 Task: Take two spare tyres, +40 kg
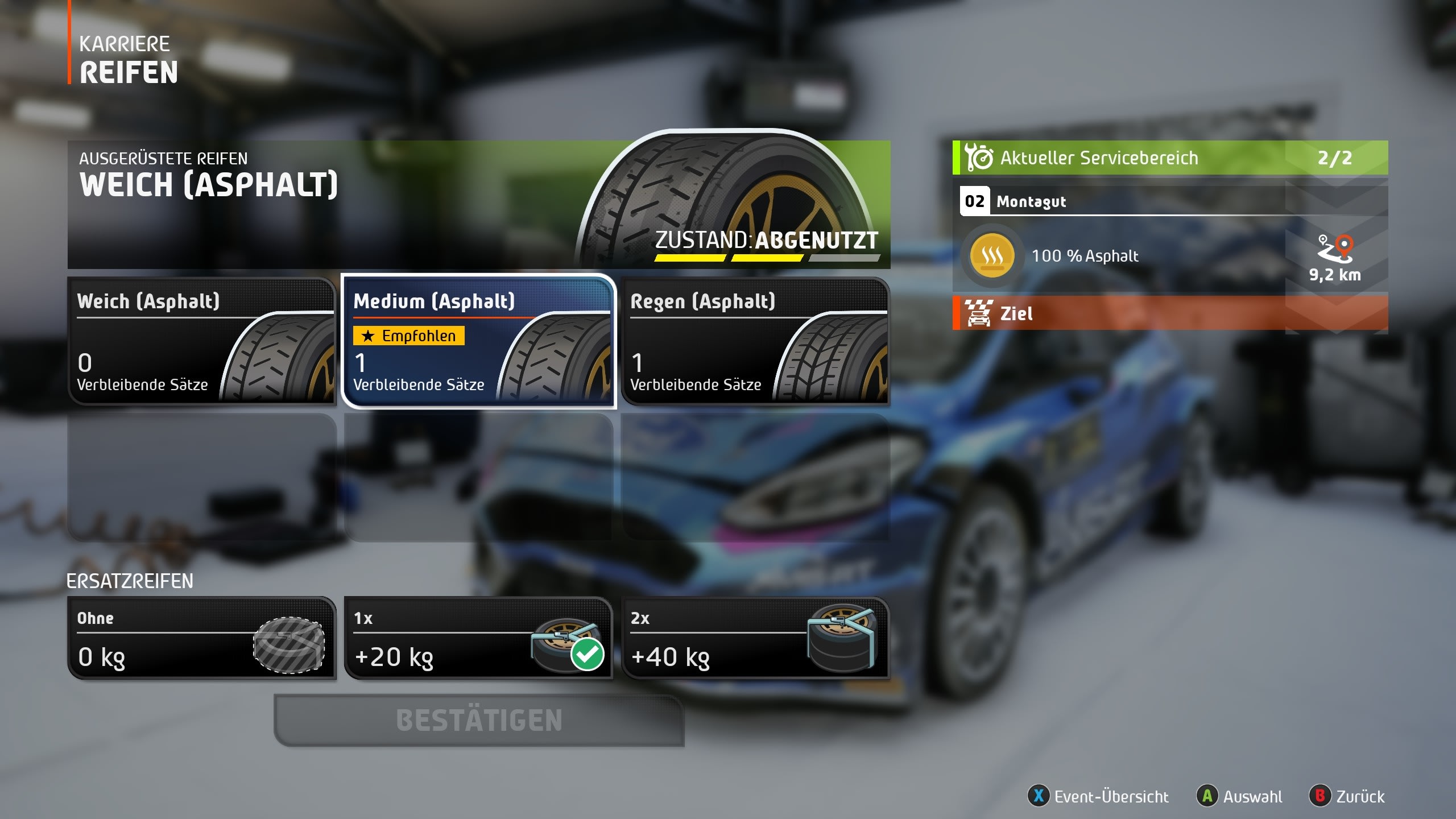click(755, 638)
